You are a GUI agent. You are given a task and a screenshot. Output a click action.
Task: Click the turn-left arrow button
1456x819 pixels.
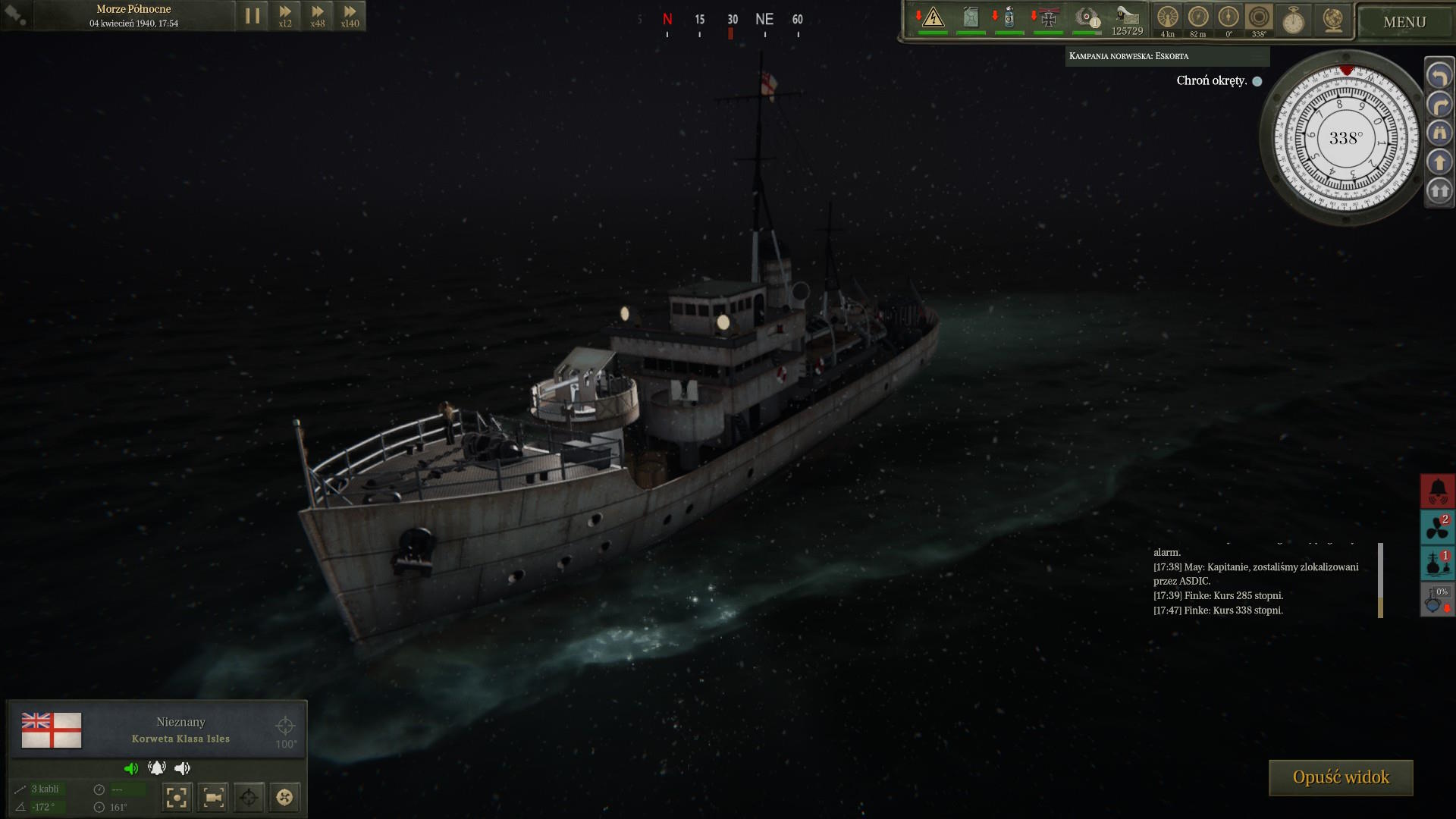1439,76
